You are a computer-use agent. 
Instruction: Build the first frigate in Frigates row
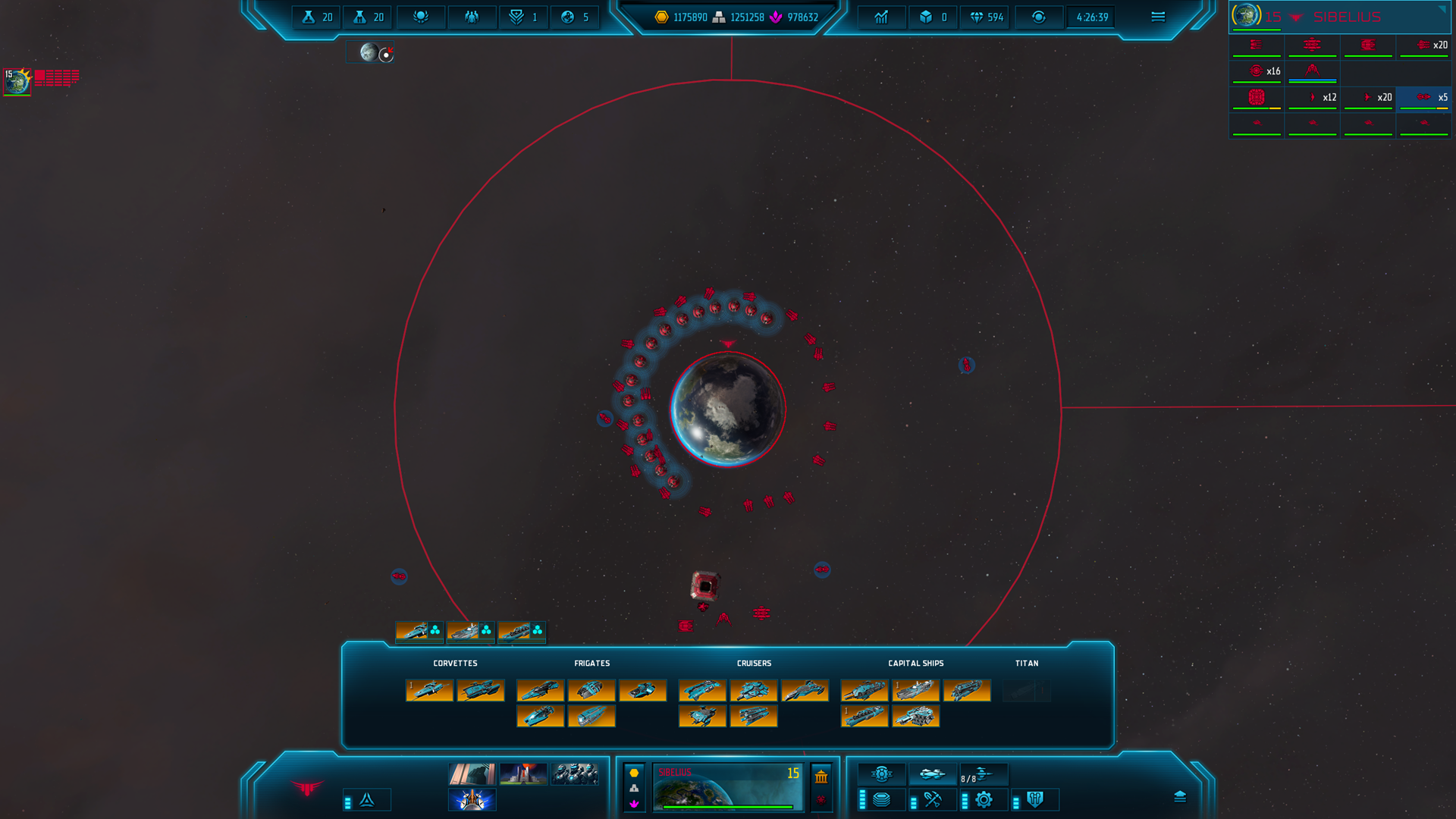pos(540,690)
